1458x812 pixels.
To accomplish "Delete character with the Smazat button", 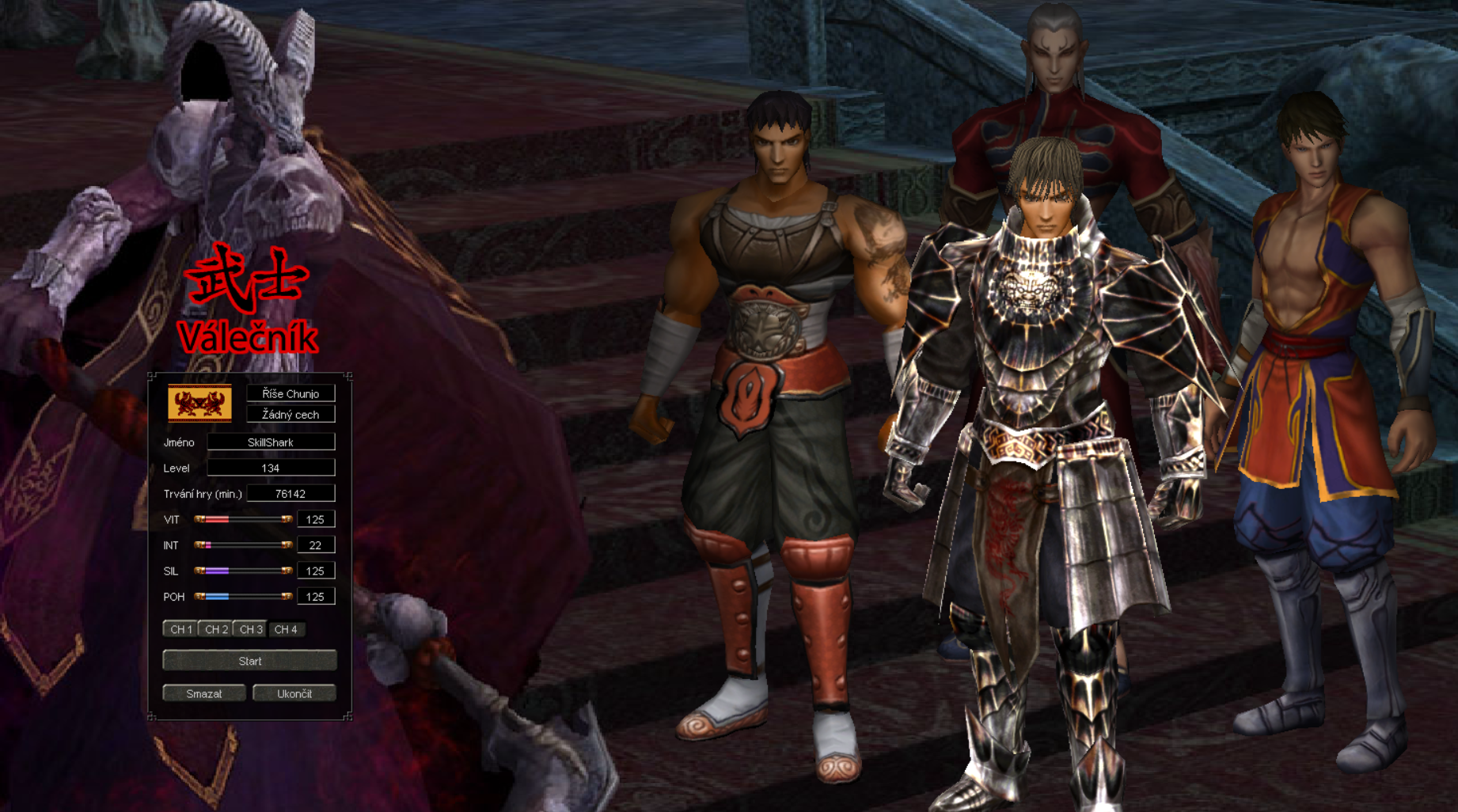I will tap(203, 693).
